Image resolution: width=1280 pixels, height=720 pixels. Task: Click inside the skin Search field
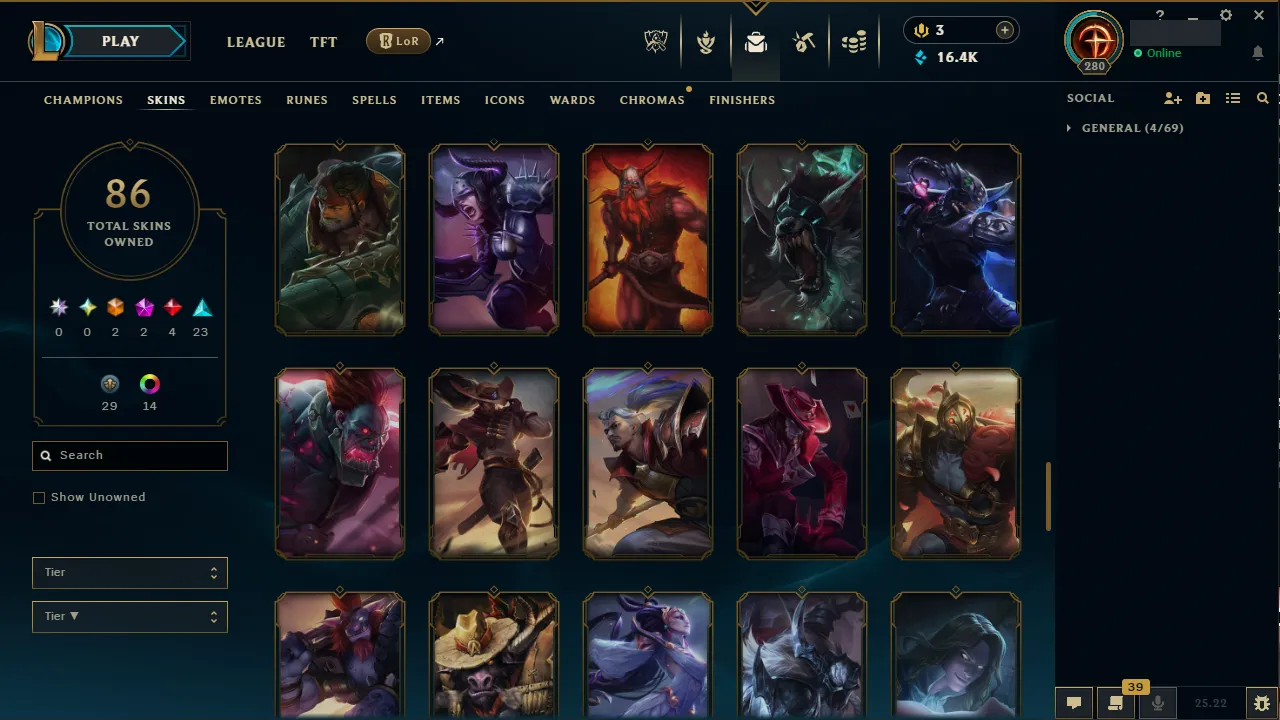pos(129,455)
